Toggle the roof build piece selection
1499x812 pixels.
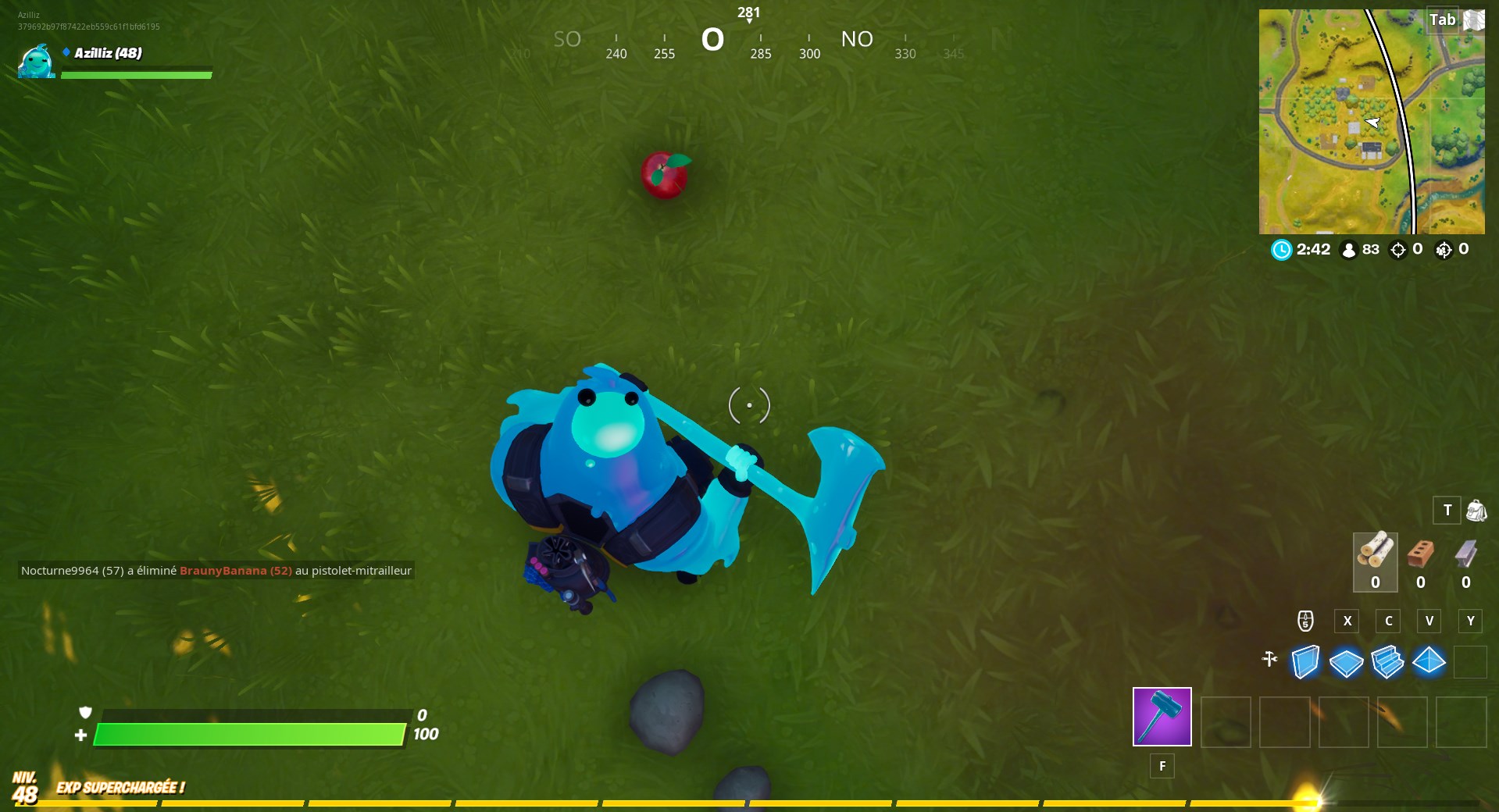(1430, 662)
